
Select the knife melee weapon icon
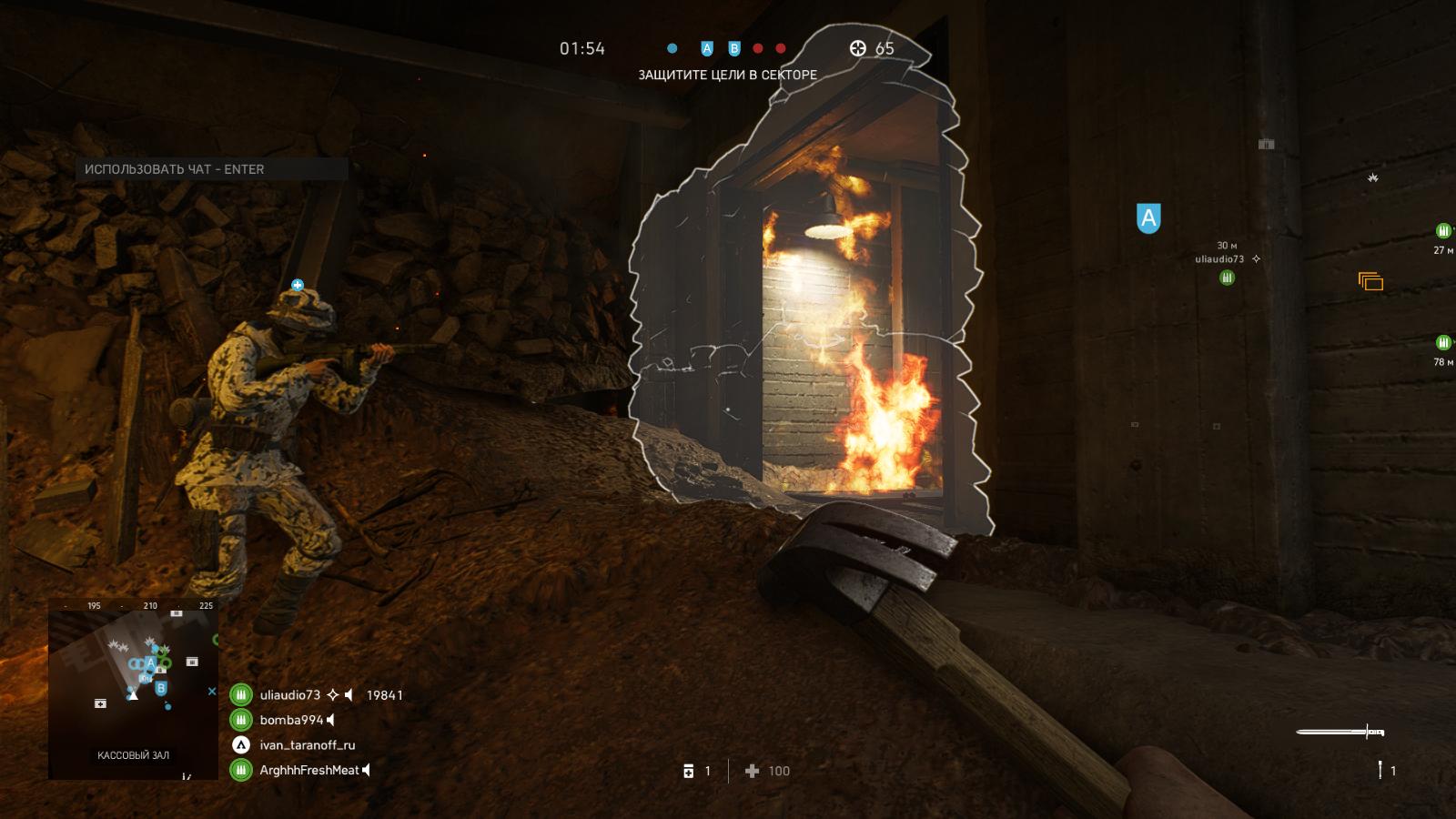coord(1340,732)
